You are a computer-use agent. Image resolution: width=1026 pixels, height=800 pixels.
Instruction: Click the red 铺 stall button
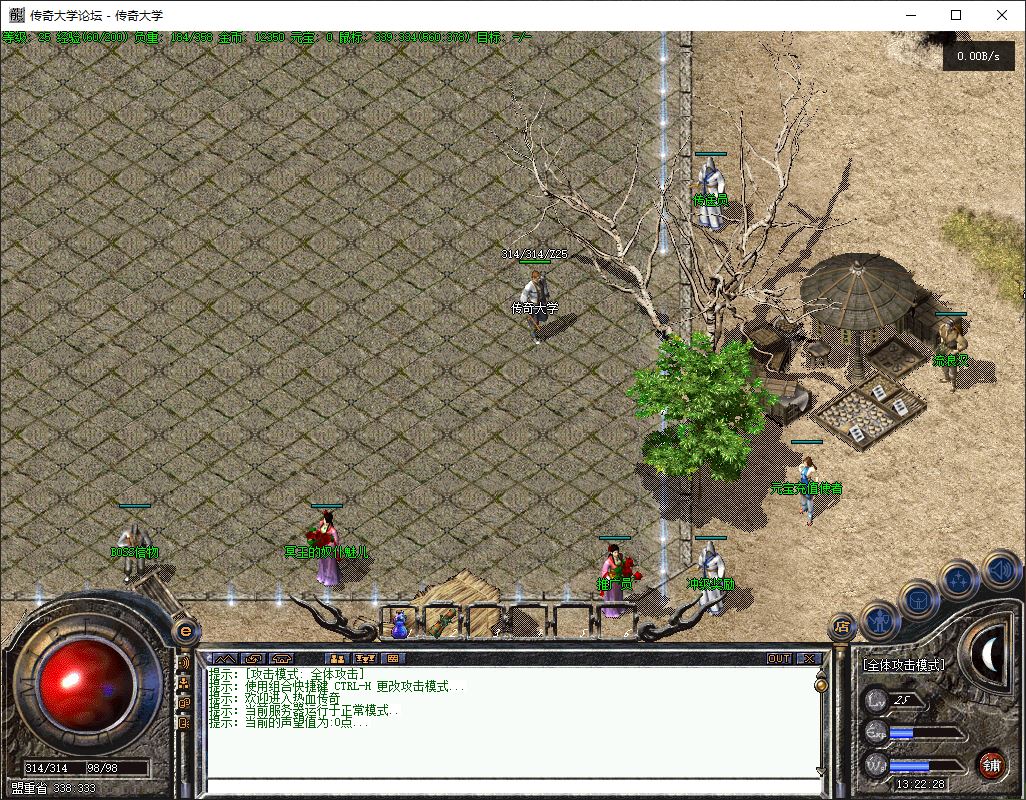990,765
